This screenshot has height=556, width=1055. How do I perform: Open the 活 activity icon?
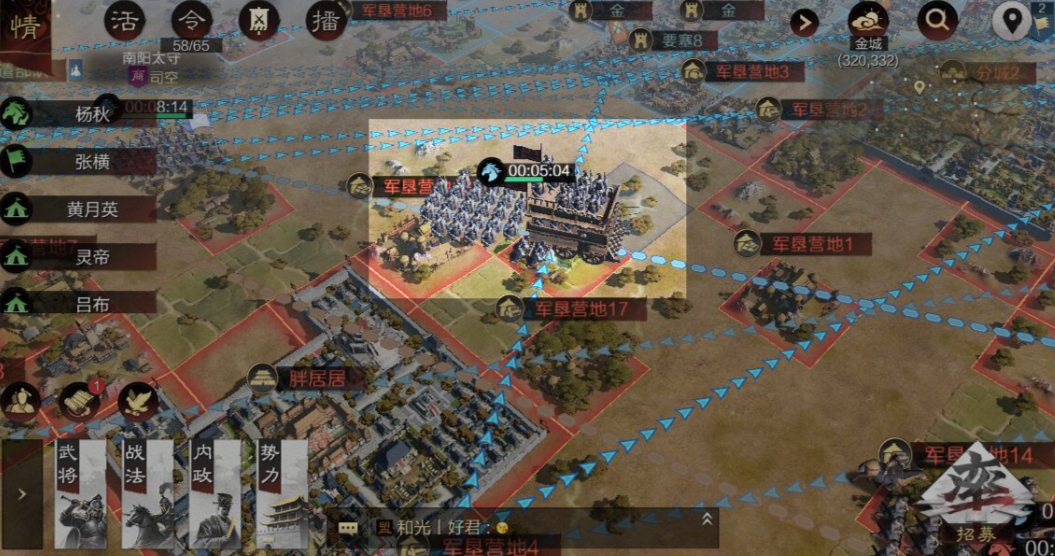coord(126,20)
